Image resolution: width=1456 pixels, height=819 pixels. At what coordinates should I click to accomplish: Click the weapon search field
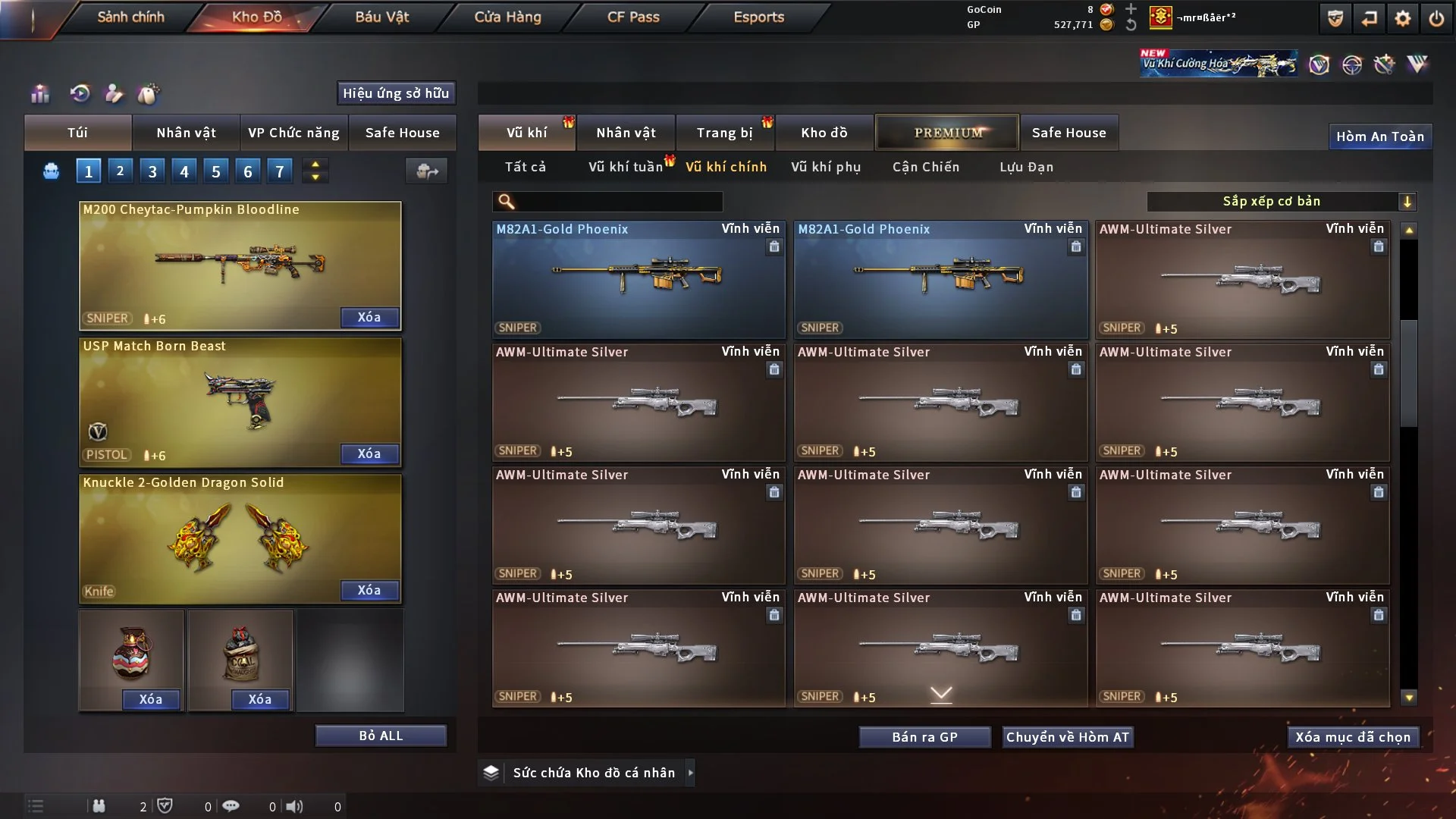click(618, 202)
